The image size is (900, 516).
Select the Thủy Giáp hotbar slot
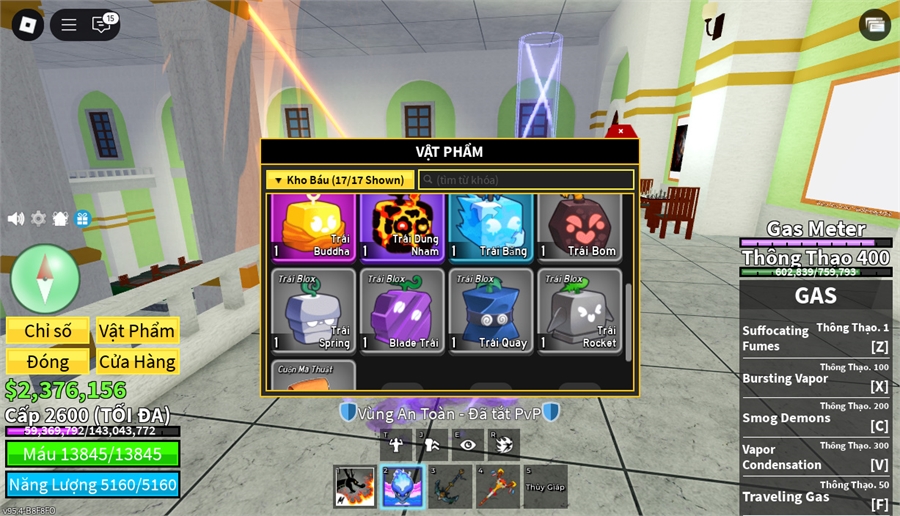545,486
